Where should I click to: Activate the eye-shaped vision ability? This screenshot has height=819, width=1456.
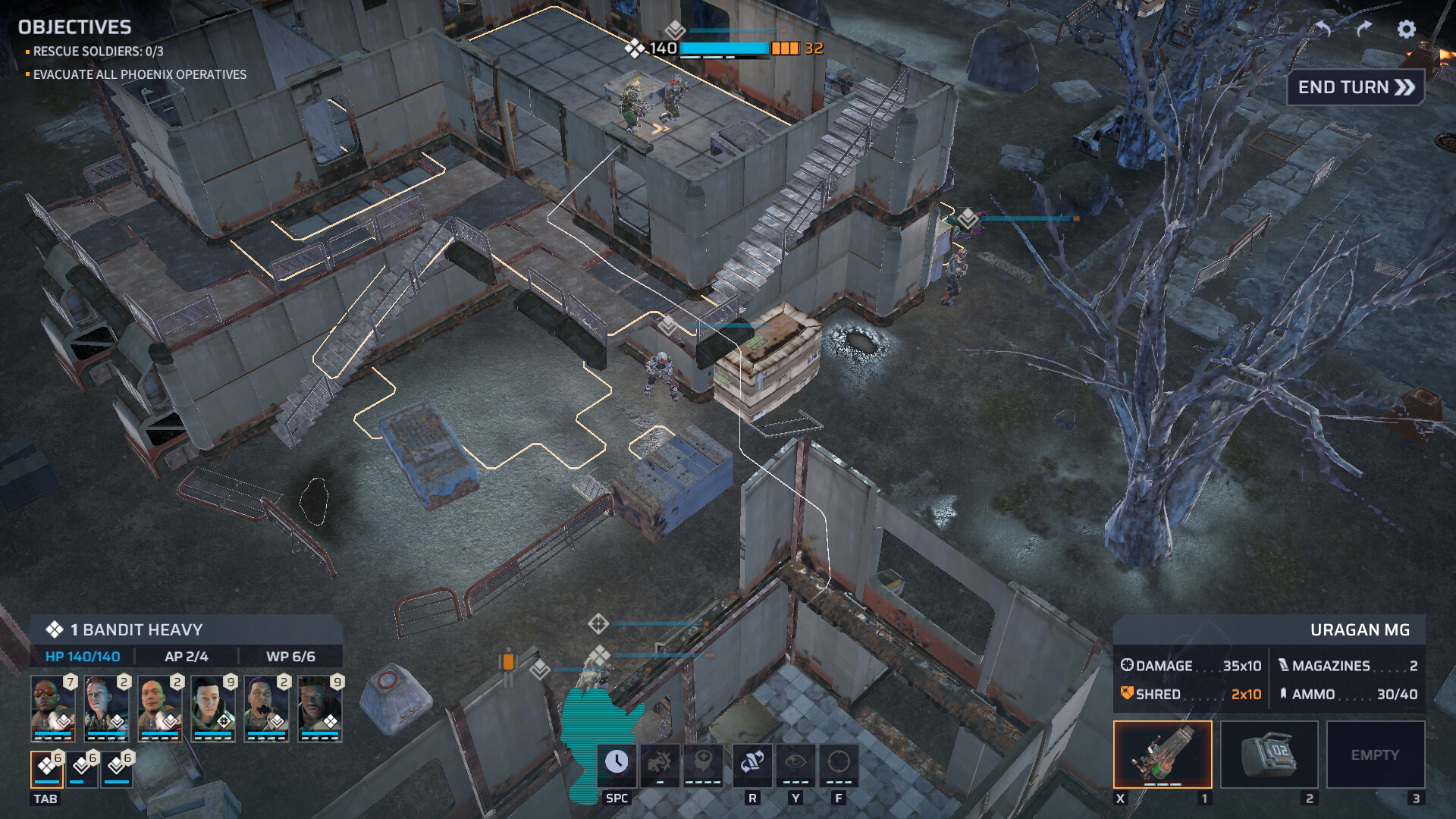coord(795,762)
